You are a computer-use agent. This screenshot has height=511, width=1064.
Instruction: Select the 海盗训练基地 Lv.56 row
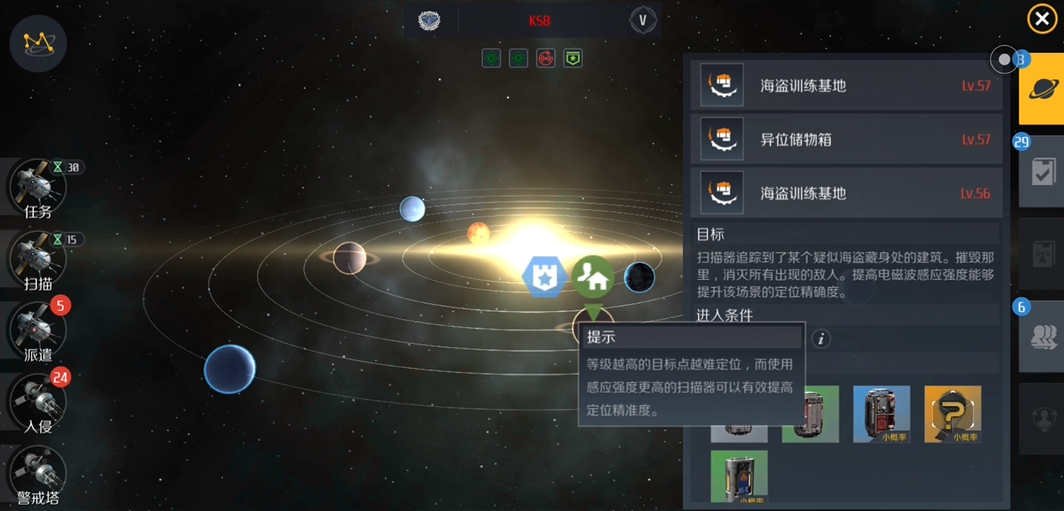coord(846,193)
